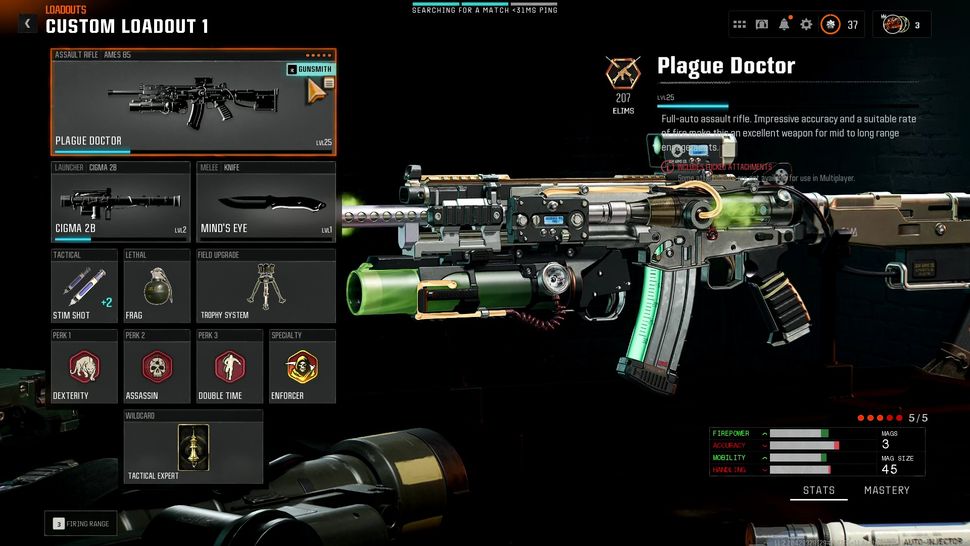Open the Tactical Expert wildcard slot

193,446
